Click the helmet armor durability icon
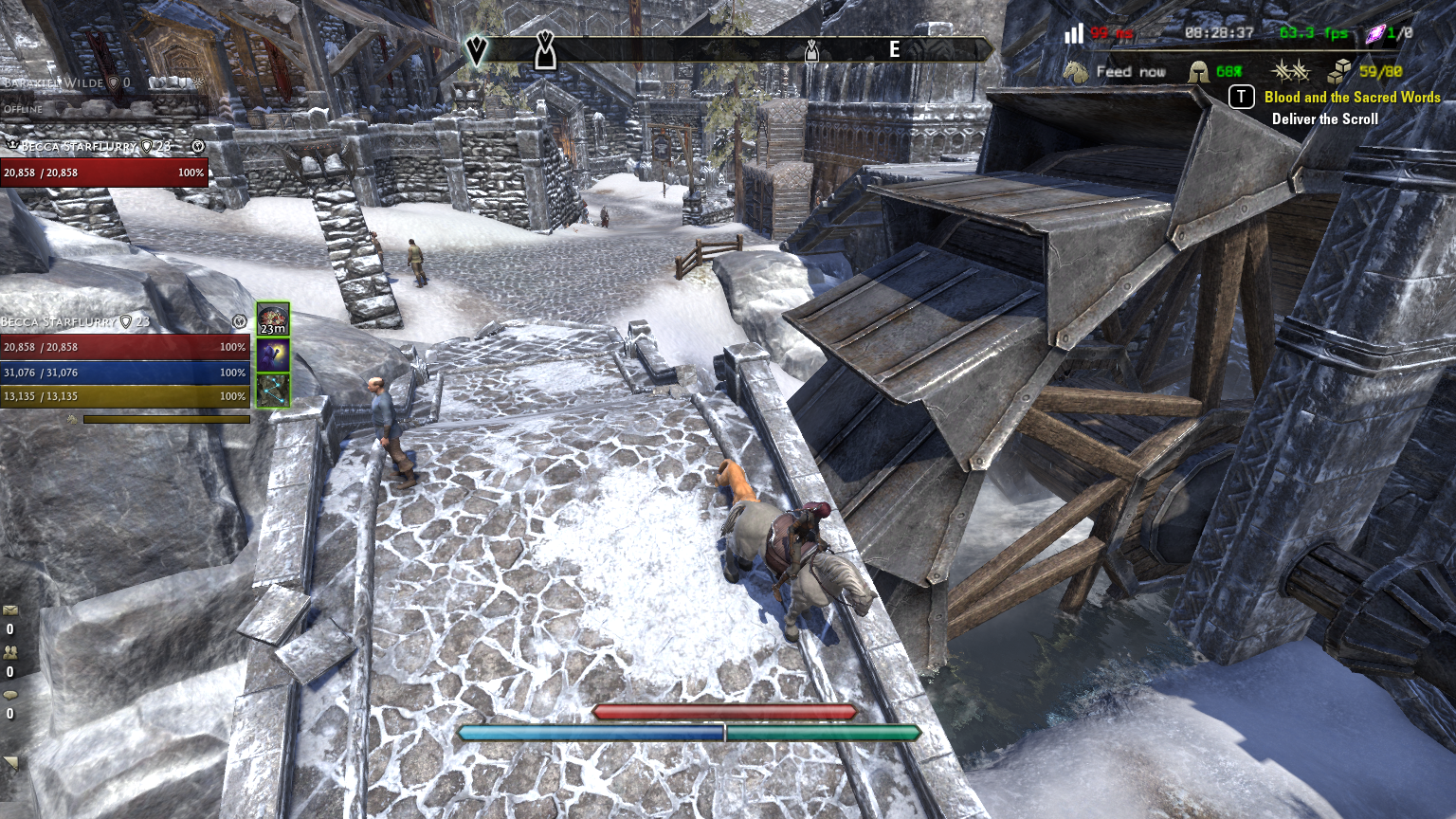1456x819 pixels. [1199, 72]
